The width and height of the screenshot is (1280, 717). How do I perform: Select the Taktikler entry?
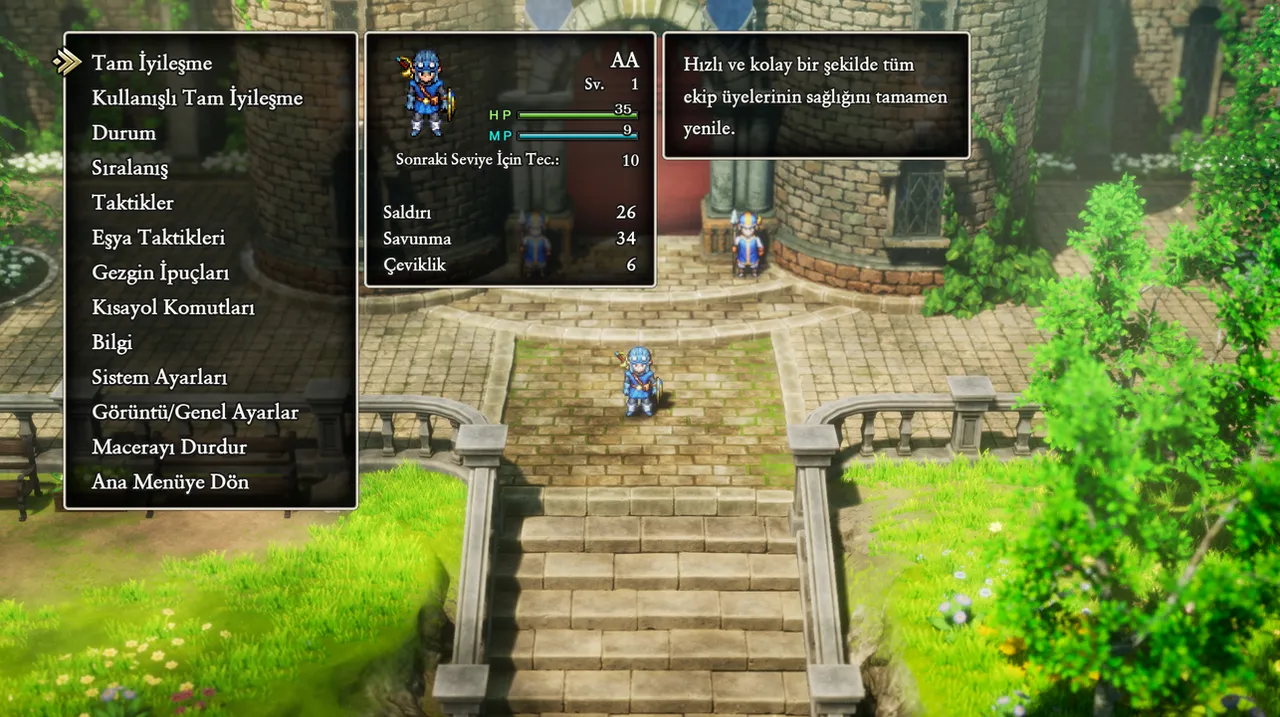click(133, 203)
